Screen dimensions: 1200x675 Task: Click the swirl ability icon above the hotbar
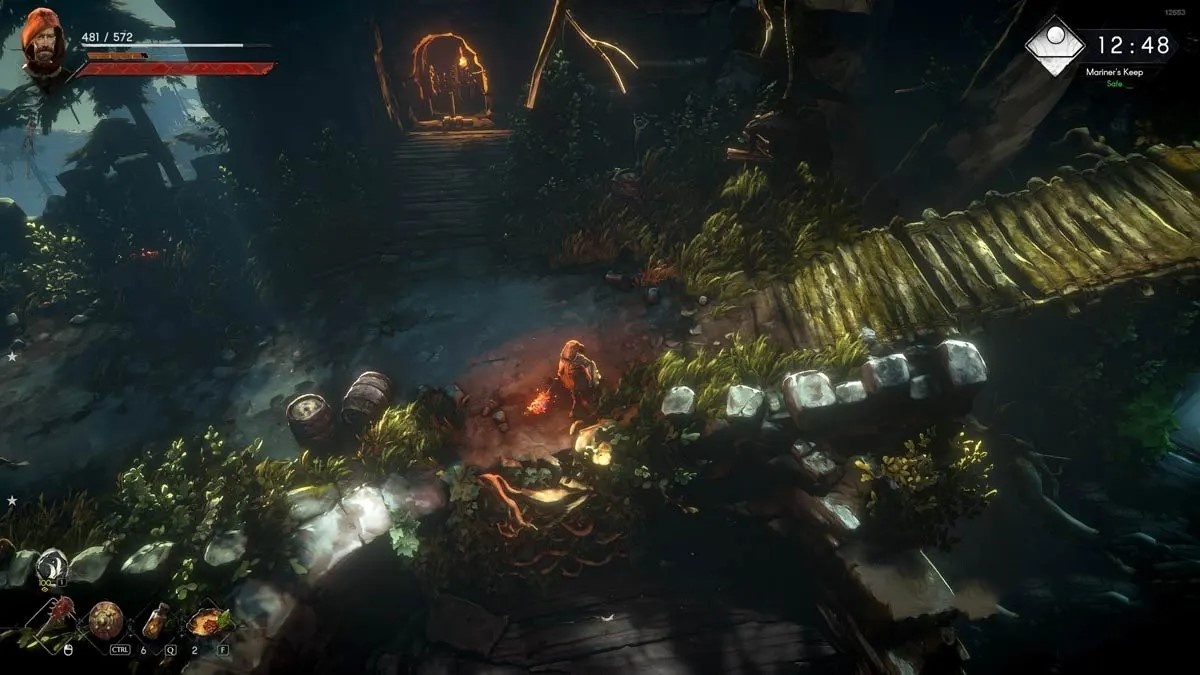click(x=51, y=567)
